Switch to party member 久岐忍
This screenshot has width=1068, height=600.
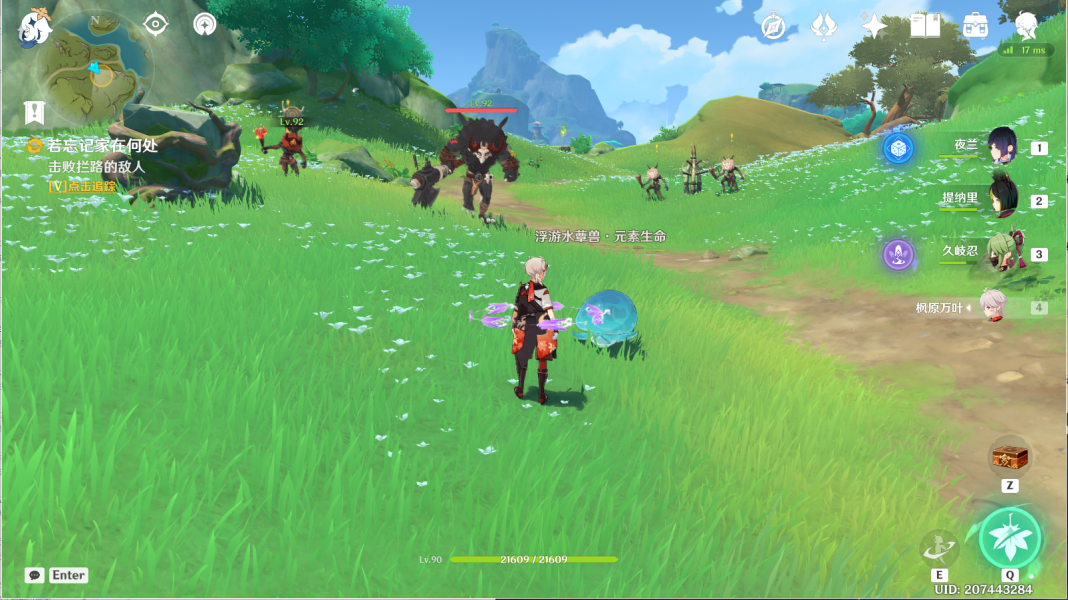click(x=1002, y=252)
